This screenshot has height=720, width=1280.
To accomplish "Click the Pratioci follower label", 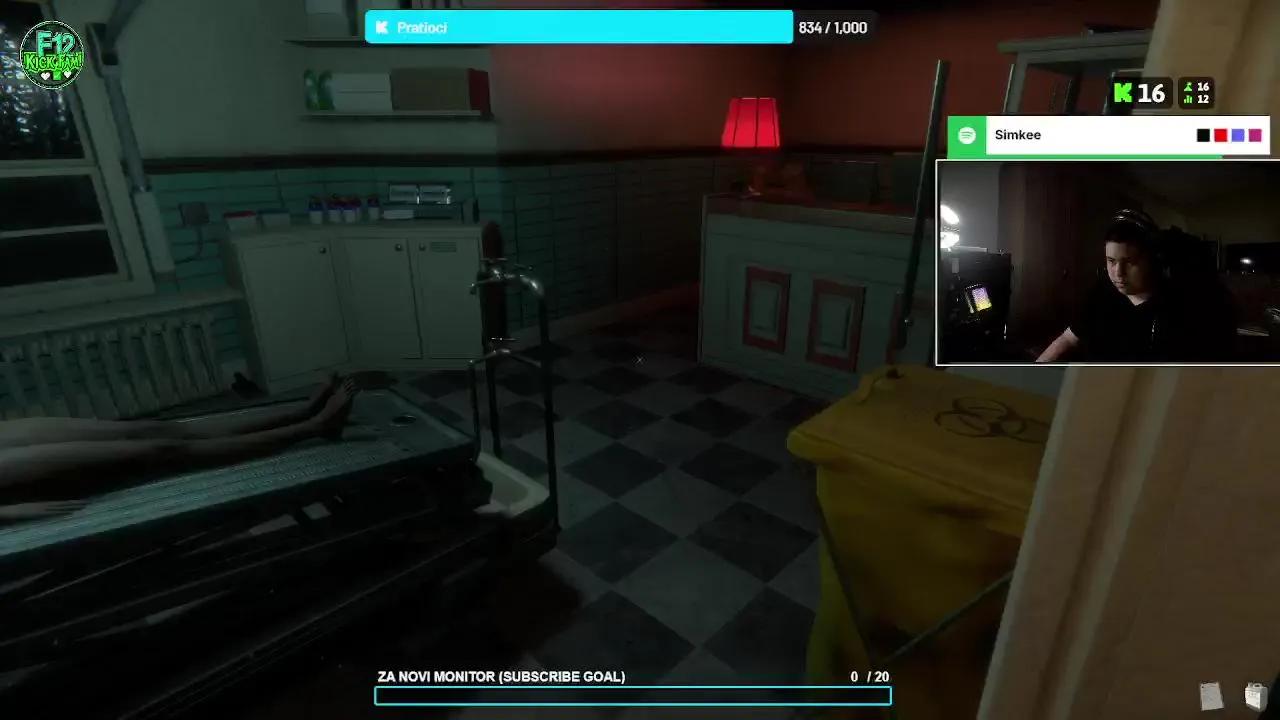I will pos(422,27).
